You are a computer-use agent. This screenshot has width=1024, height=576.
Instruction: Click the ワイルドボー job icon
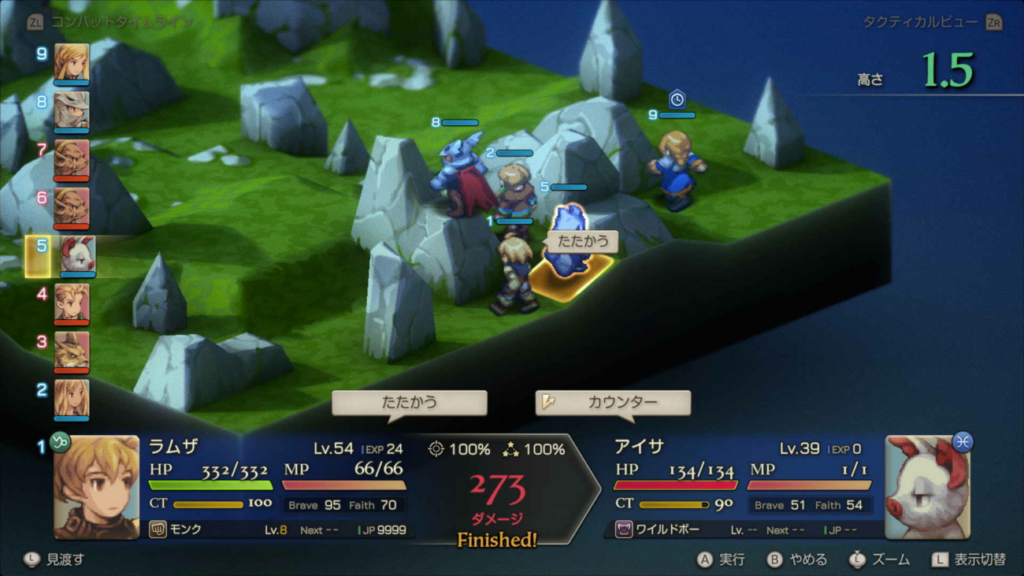pos(625,530)
